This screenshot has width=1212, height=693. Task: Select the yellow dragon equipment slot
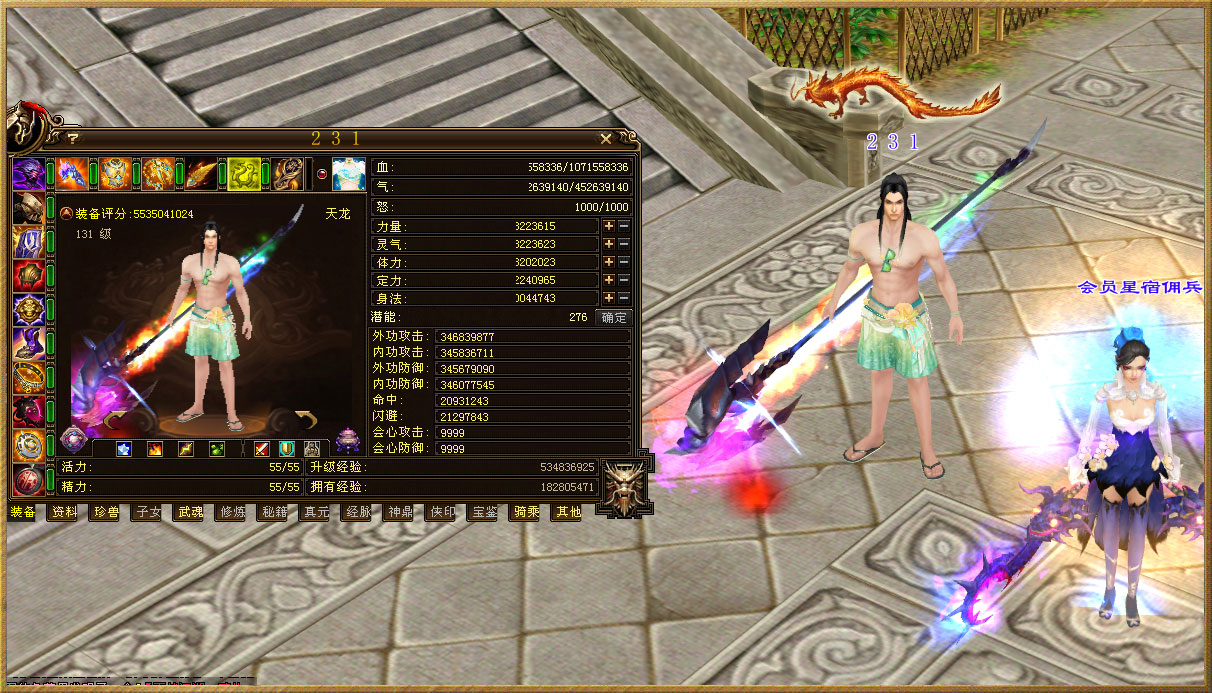(x=244, y=174)
